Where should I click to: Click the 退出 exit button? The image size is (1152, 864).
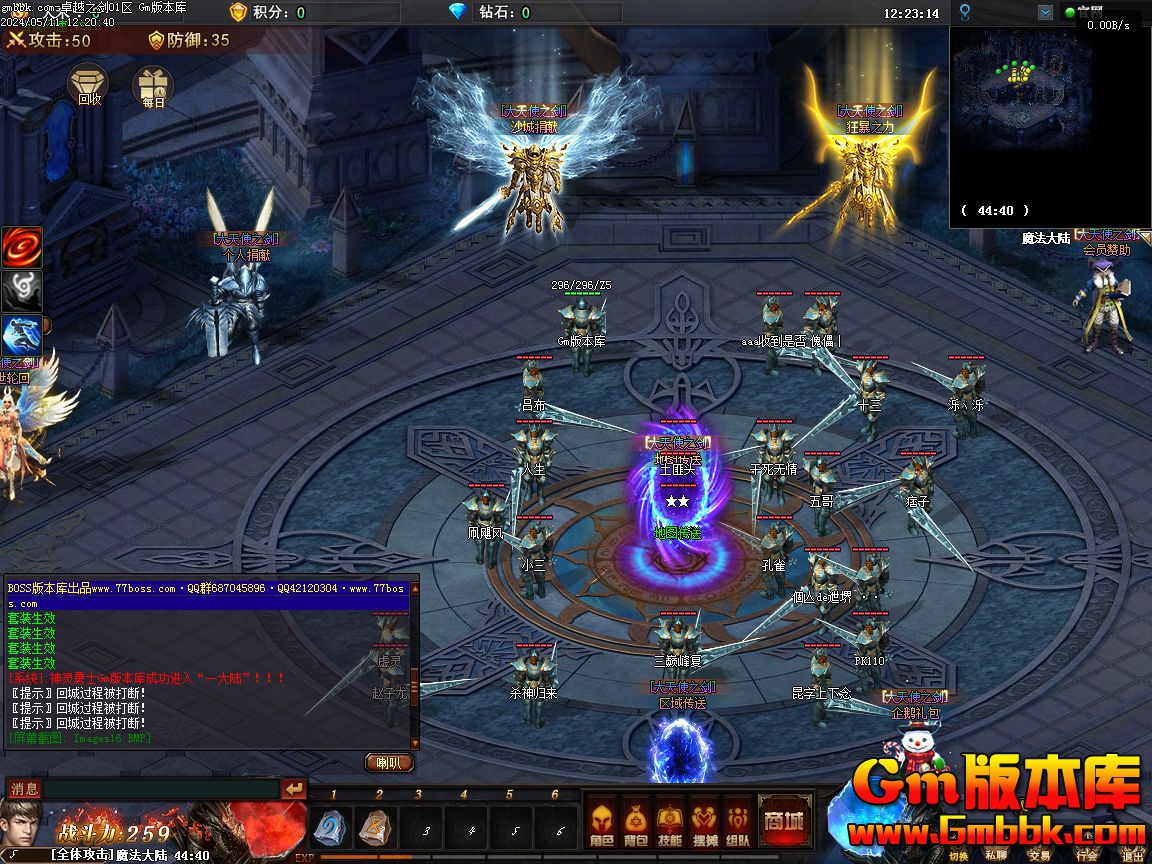click(x=1132, y=855)
